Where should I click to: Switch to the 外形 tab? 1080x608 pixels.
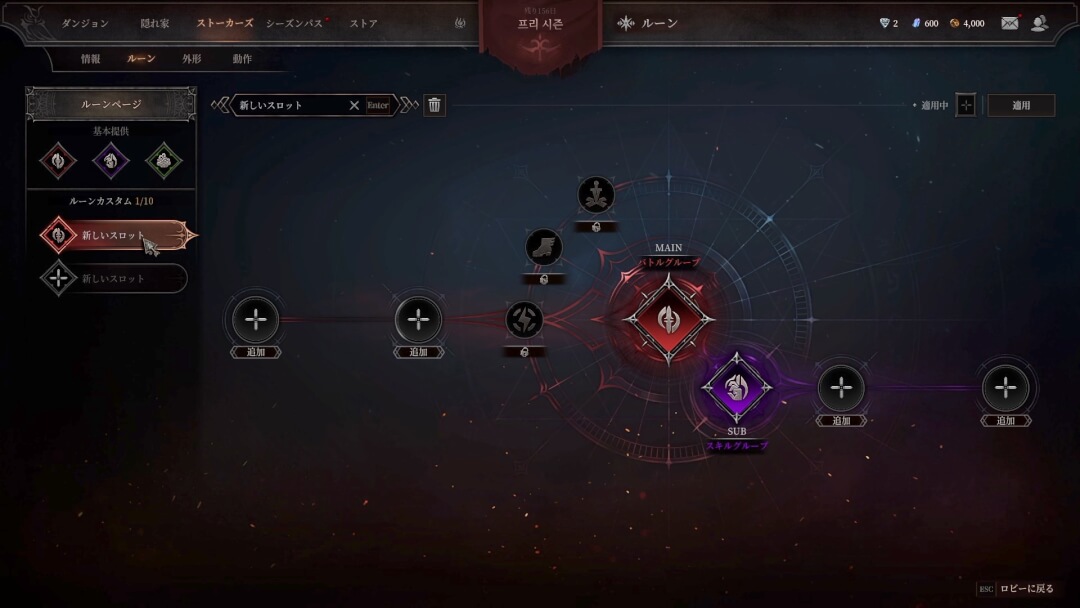pos(192,59)
